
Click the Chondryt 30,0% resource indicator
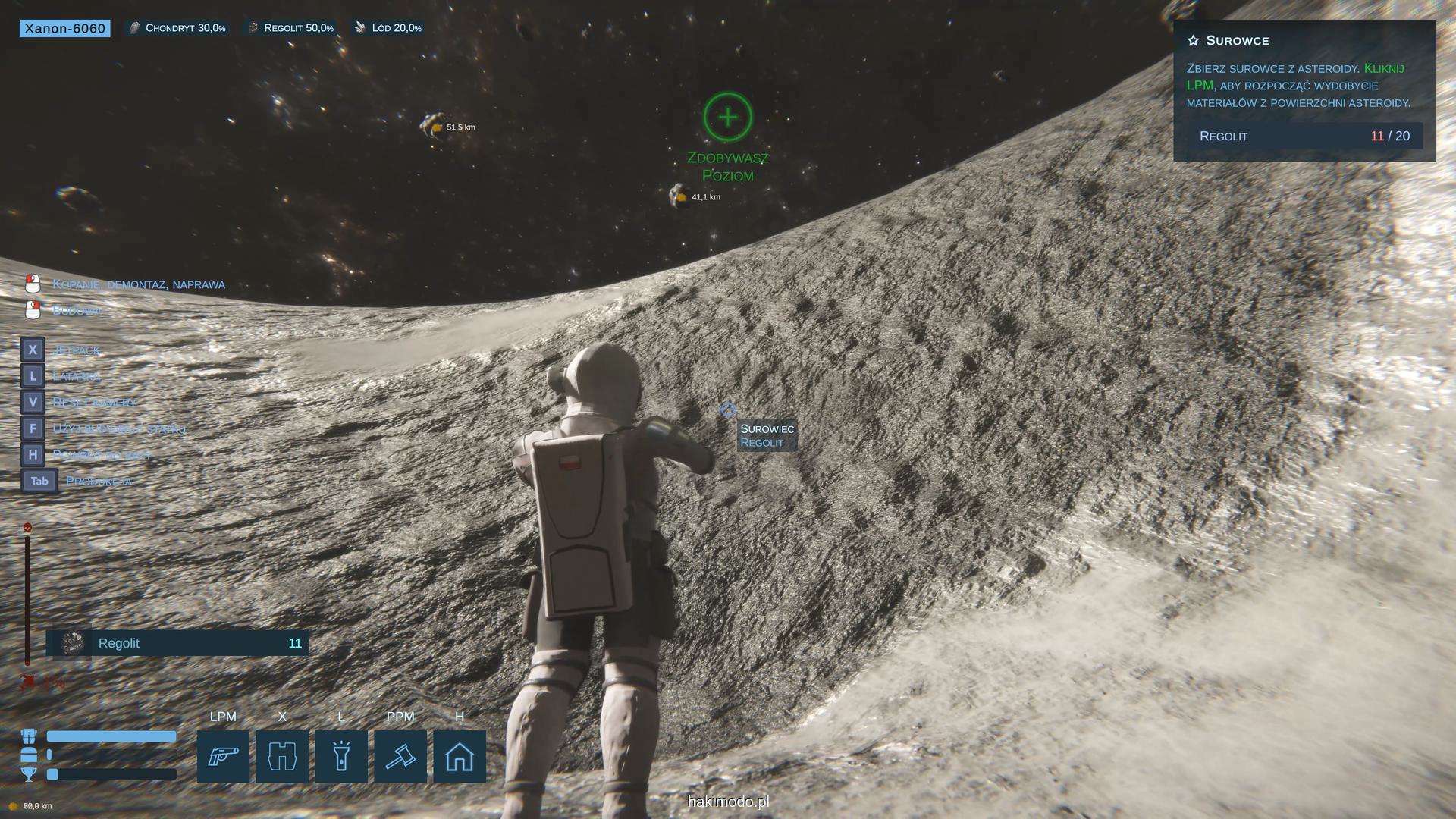tap(178, 28)
